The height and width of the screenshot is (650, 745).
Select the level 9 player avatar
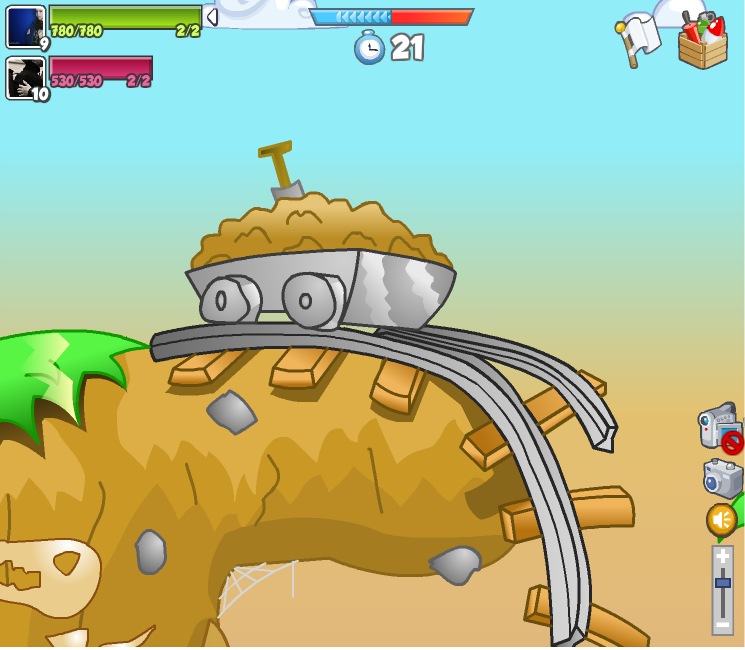tap(25, 27)
